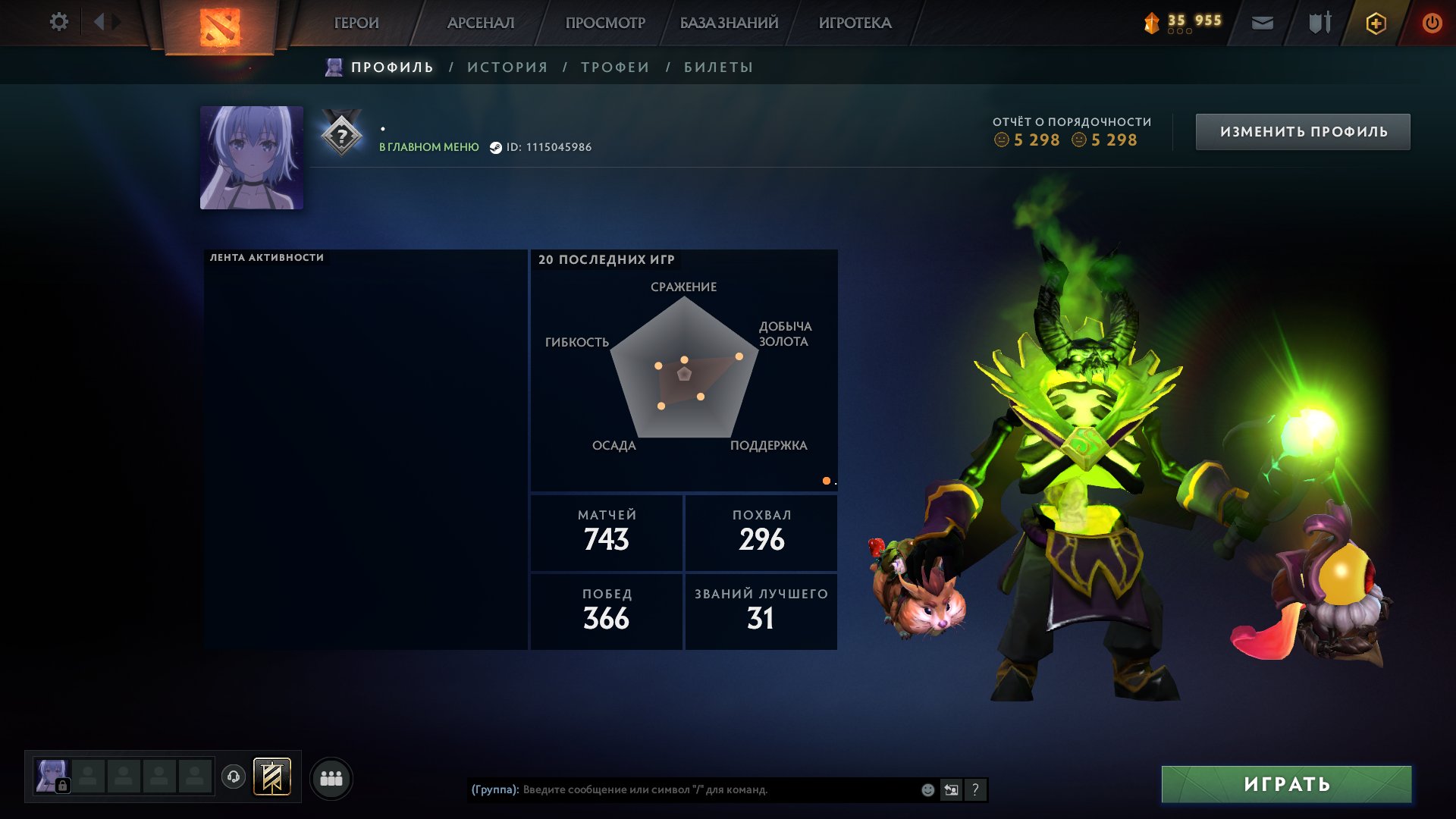Screen dimensions: 1456x819
Task: Open the ГЕРОИ menu
Action: click(x=356, y=22)
